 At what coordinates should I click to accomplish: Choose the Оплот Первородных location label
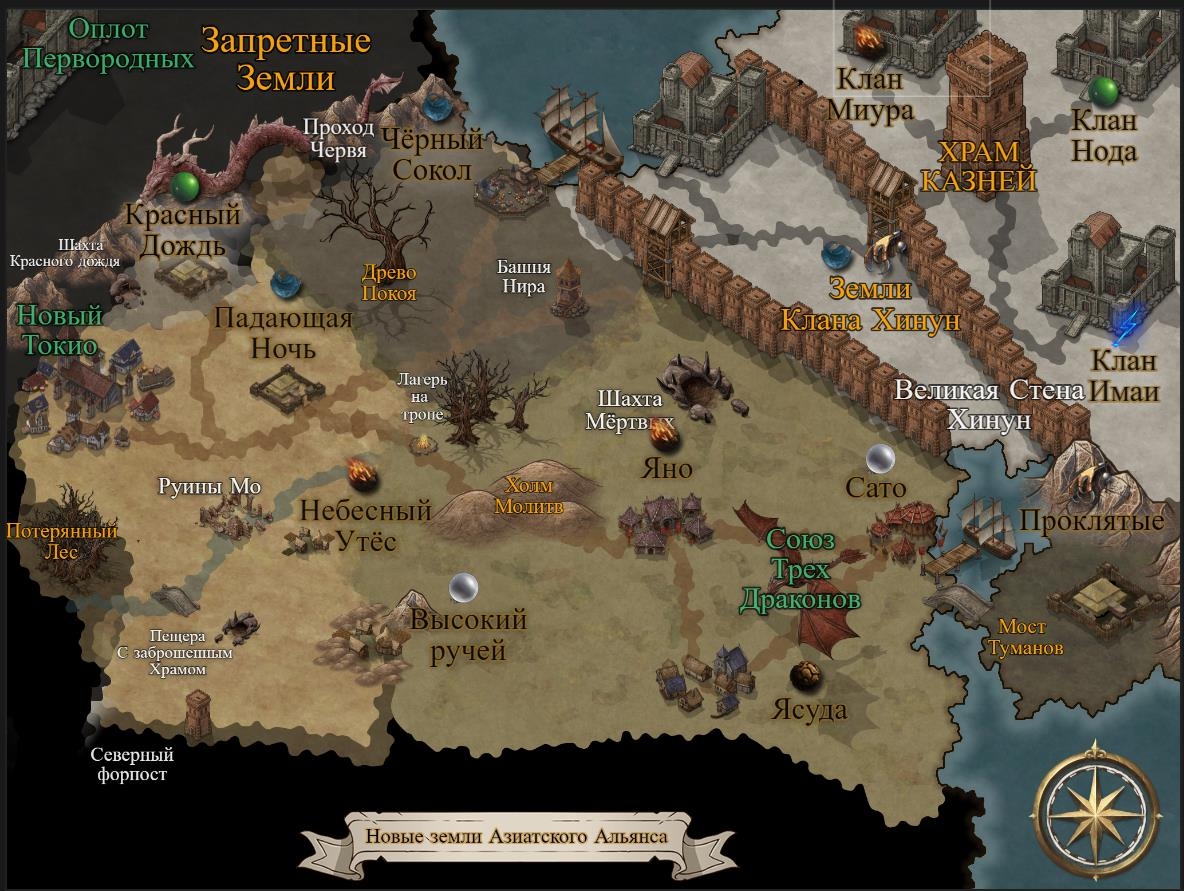(107, 44)
